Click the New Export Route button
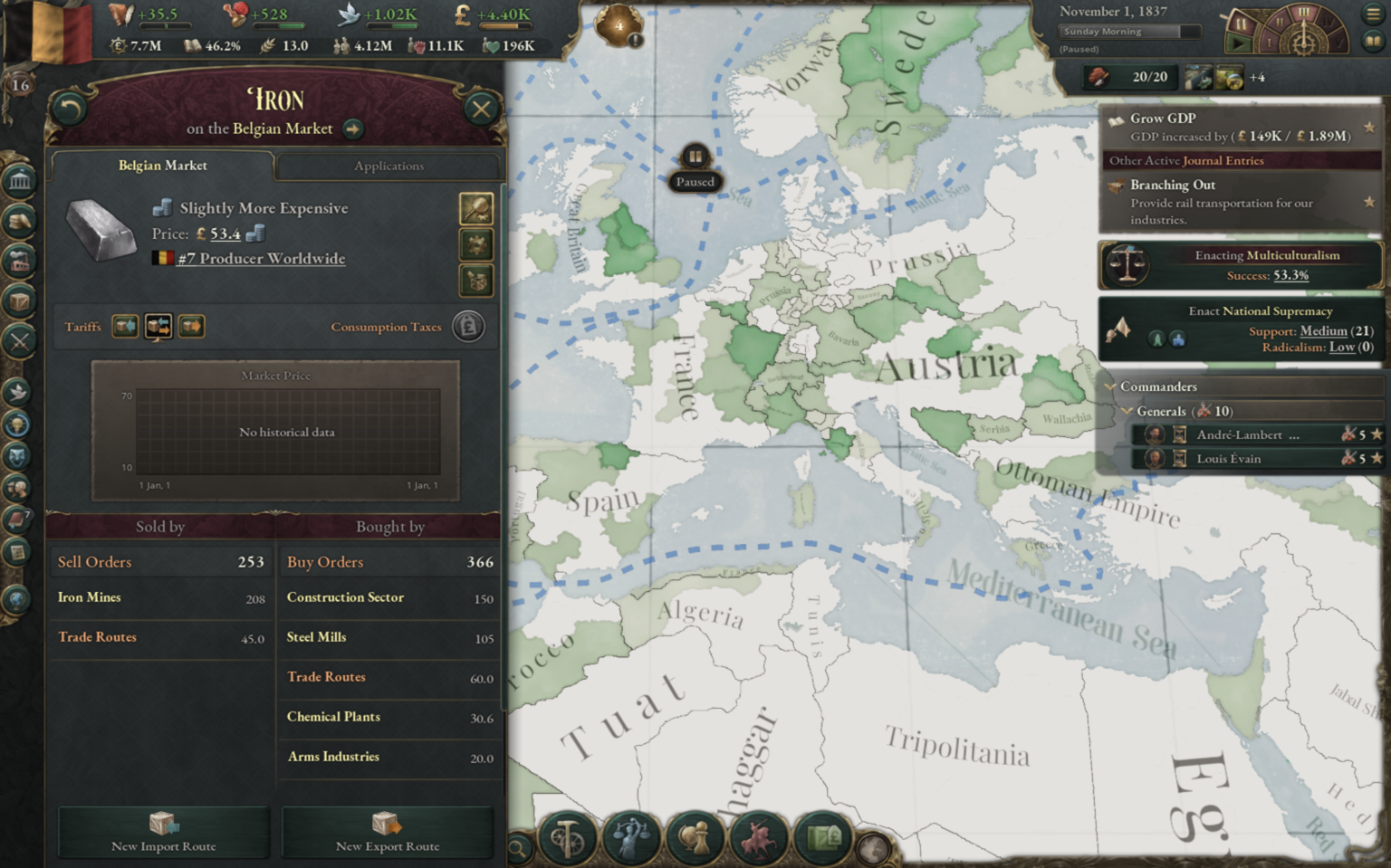This screenshot has height=868, width=1391. point(387,833)
